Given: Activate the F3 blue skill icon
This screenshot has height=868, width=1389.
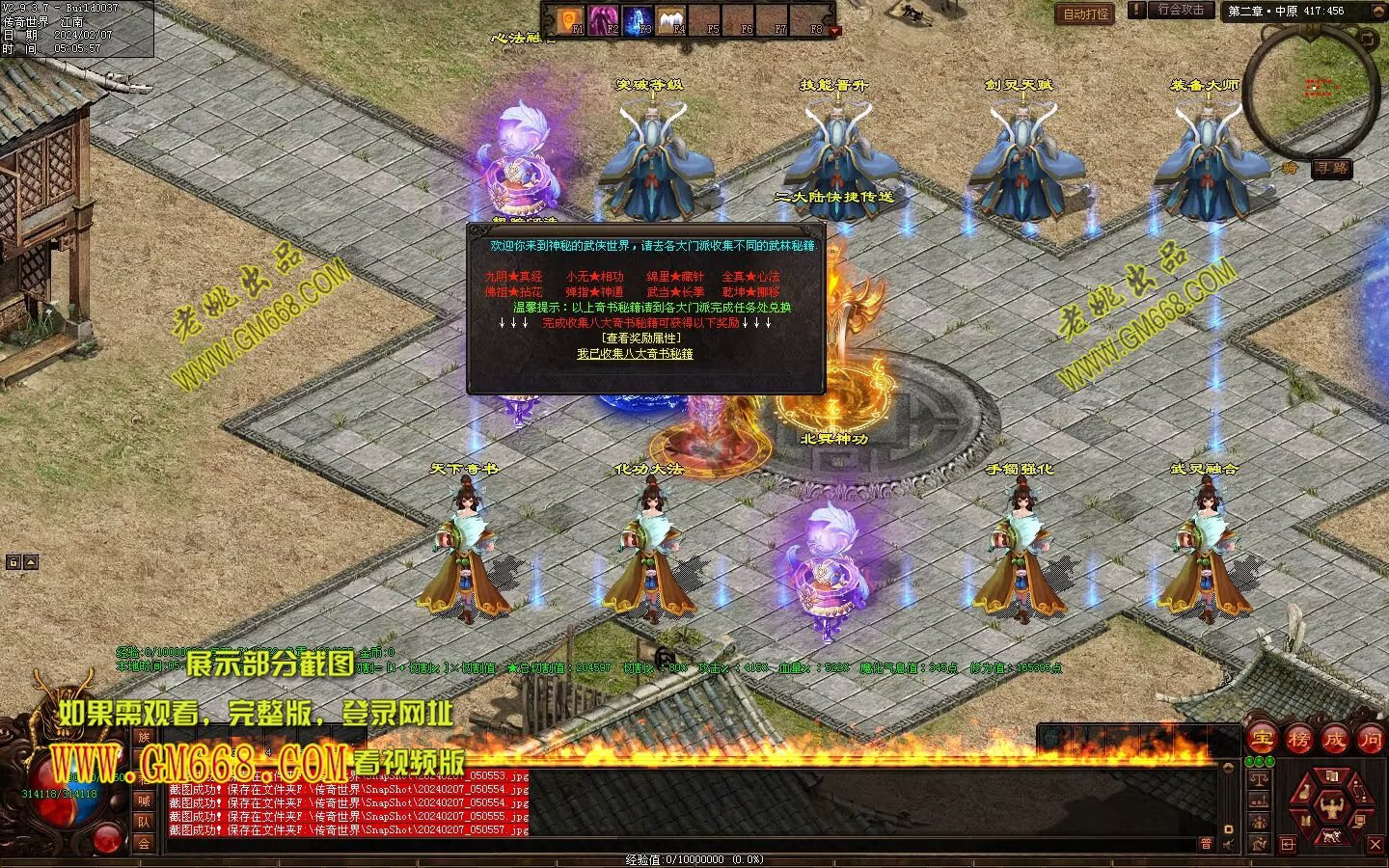Looking at the screenshot, I should 638,19.
